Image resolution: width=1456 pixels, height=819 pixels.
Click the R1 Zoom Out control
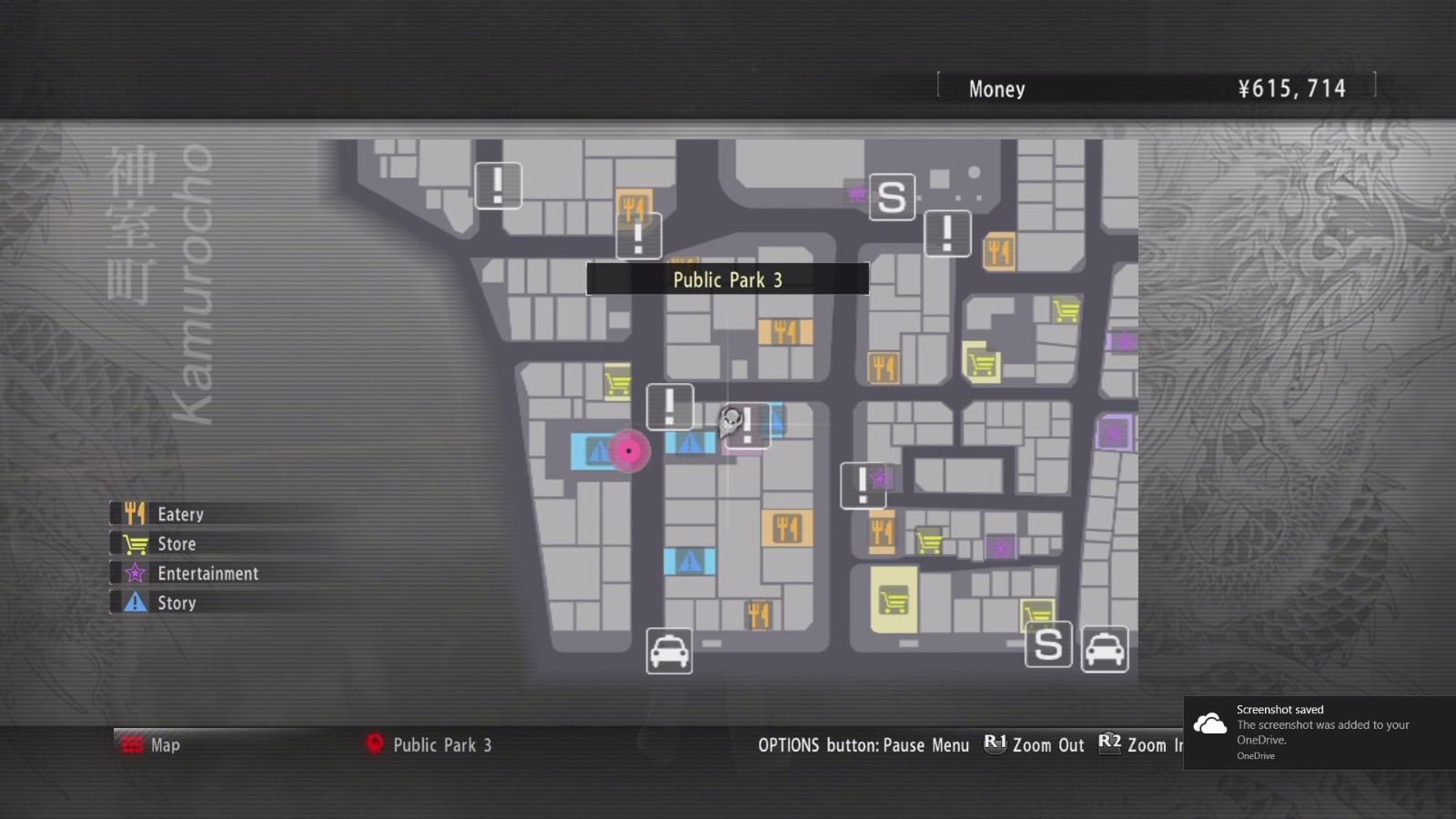(1033, 744)
